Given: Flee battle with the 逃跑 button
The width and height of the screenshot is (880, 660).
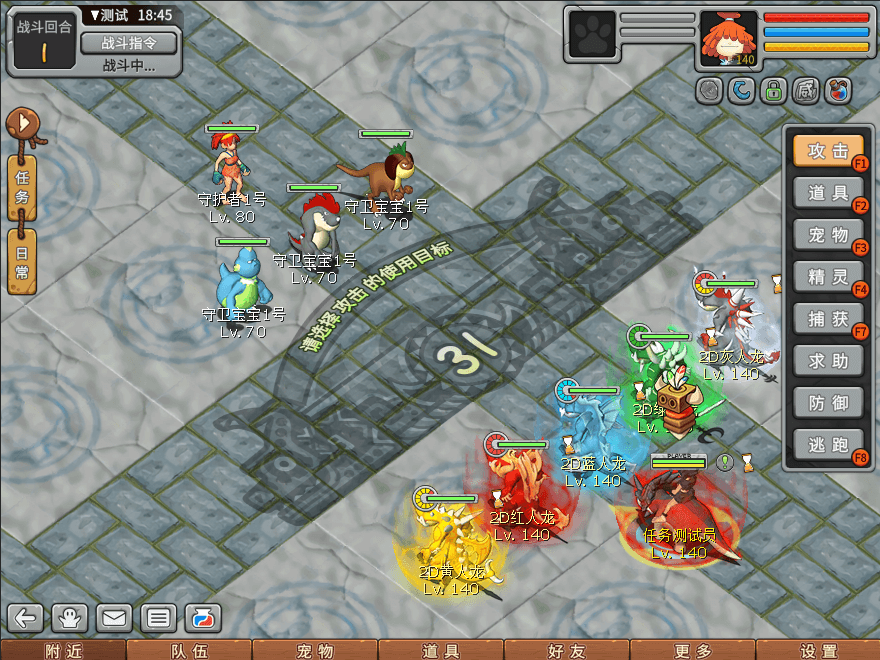Looking at the screenshot, I should click(827, 445).
